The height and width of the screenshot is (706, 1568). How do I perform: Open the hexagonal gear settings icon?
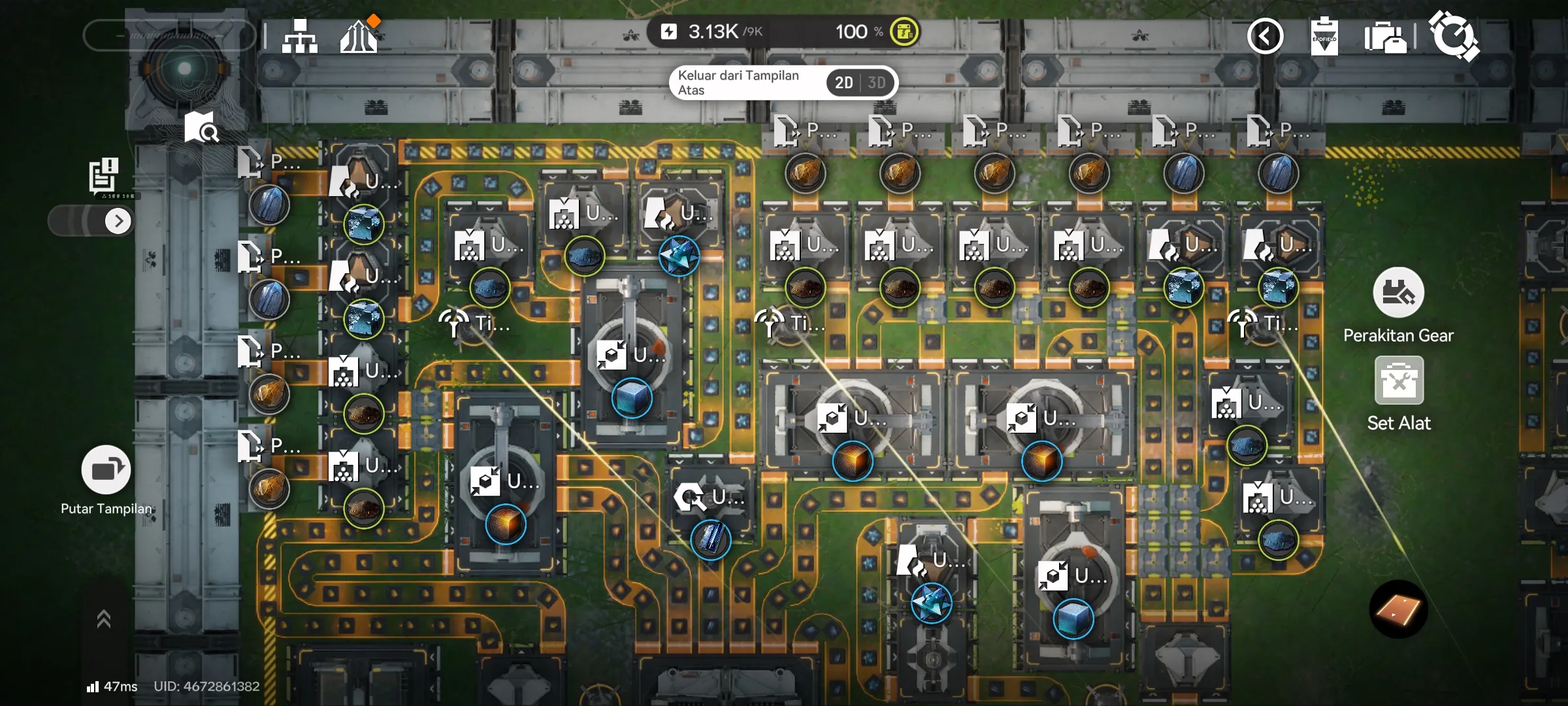click(x=1454, y=36)
